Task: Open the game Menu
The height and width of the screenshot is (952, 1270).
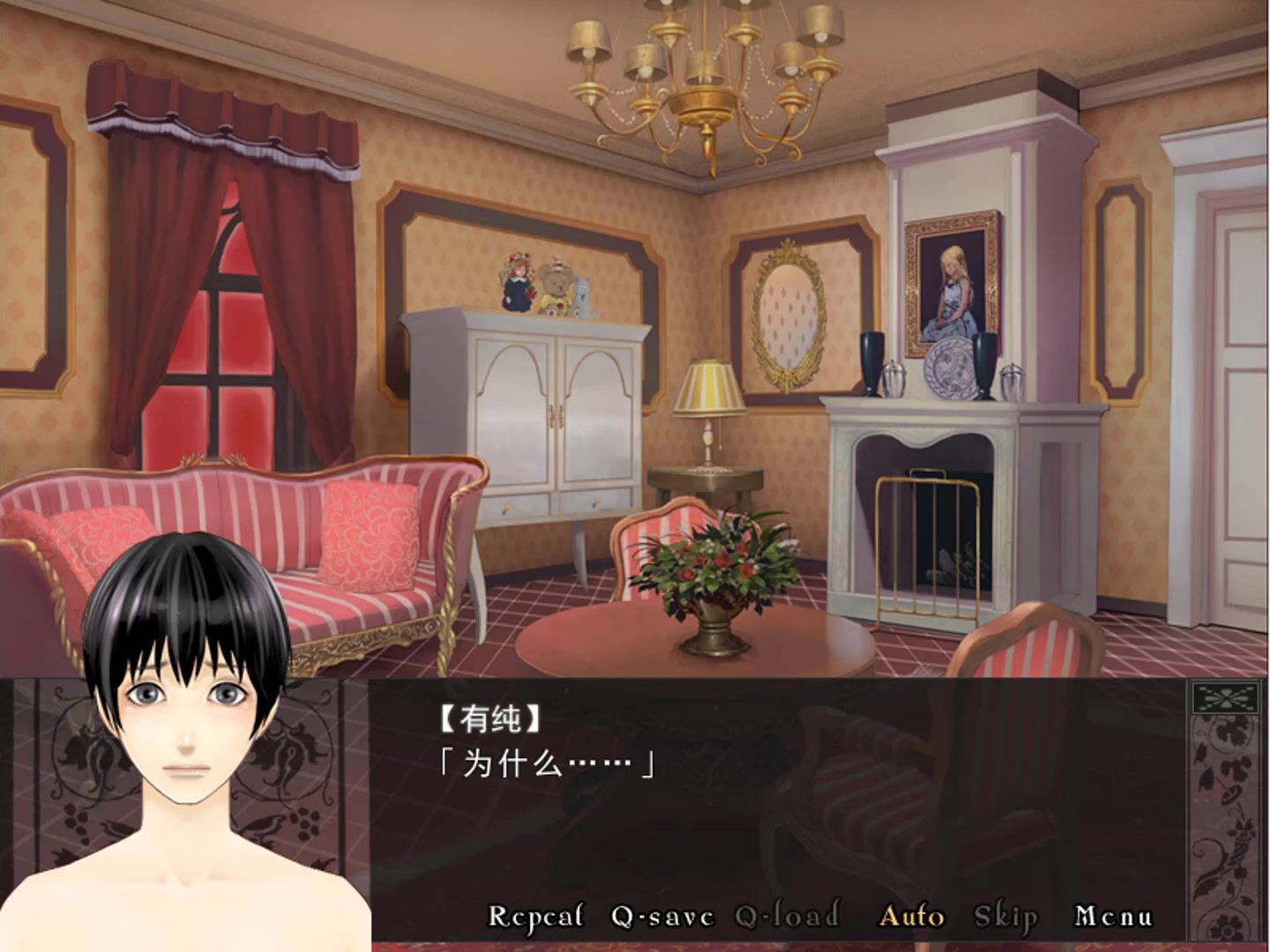Action: [x=1113, y=917]
